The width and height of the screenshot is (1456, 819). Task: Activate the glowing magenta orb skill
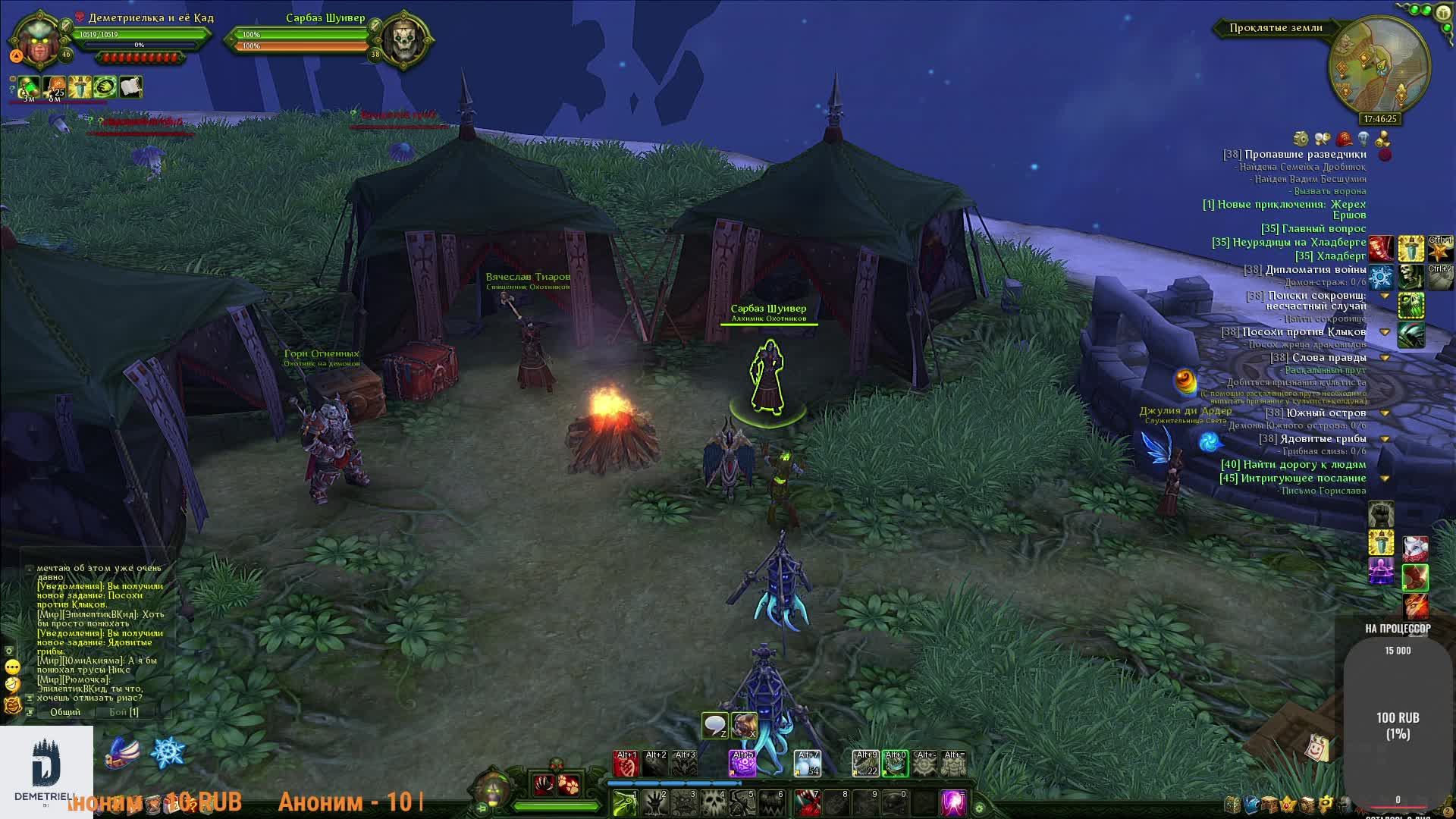(x=952, y=803)
